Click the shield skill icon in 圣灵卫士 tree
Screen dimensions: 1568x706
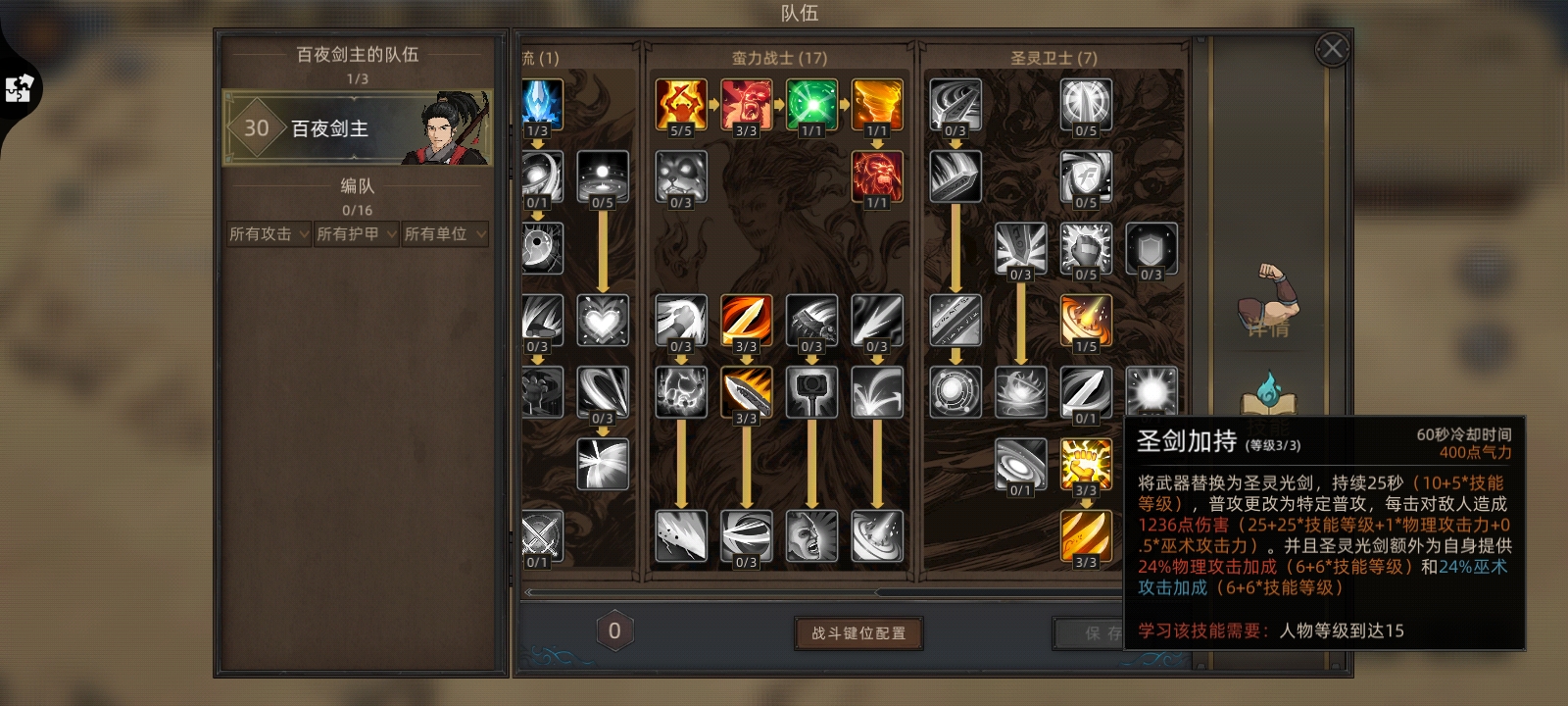click(1150, 250)
